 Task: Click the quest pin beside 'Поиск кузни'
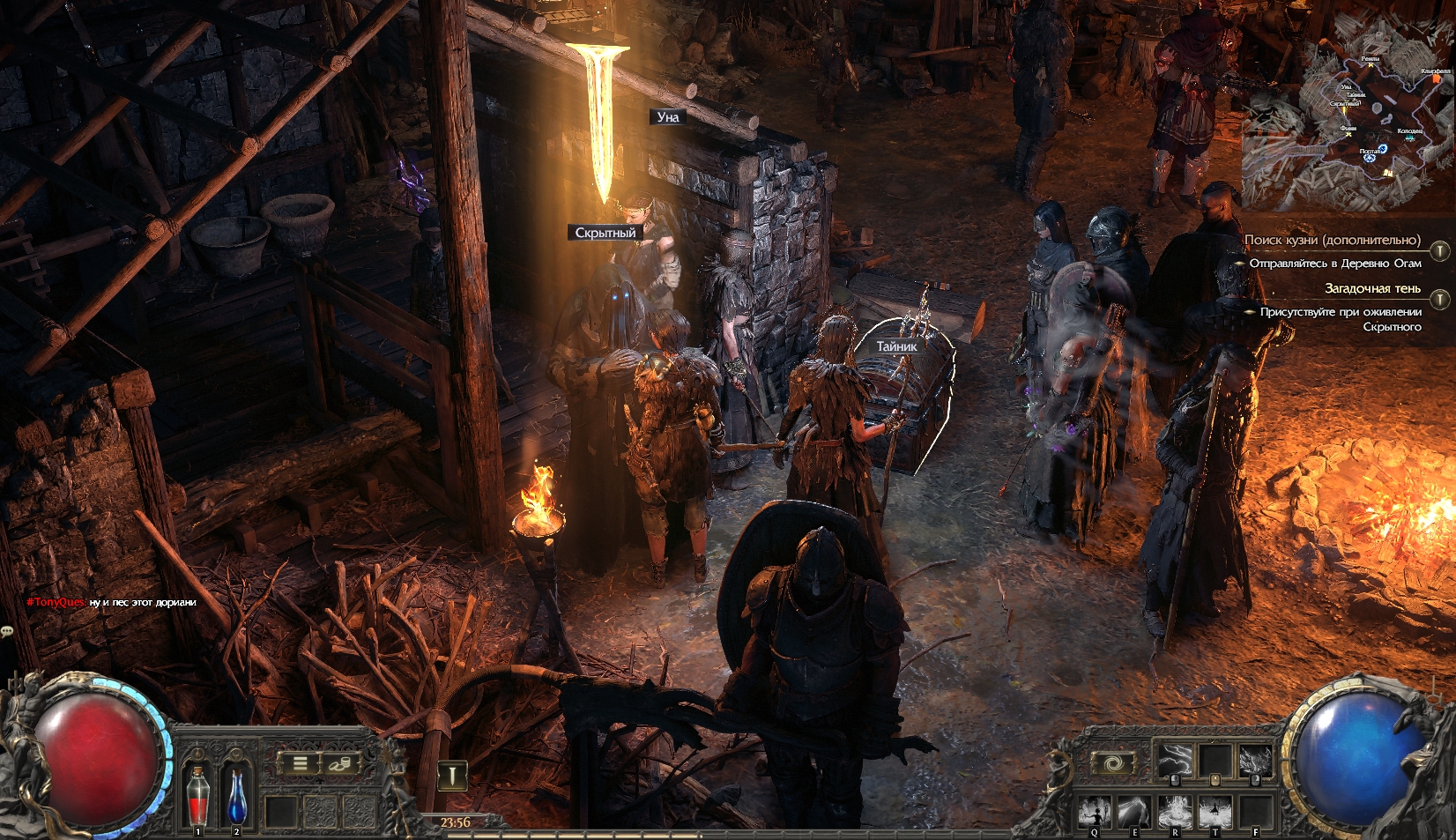(x=1439, y=250)
